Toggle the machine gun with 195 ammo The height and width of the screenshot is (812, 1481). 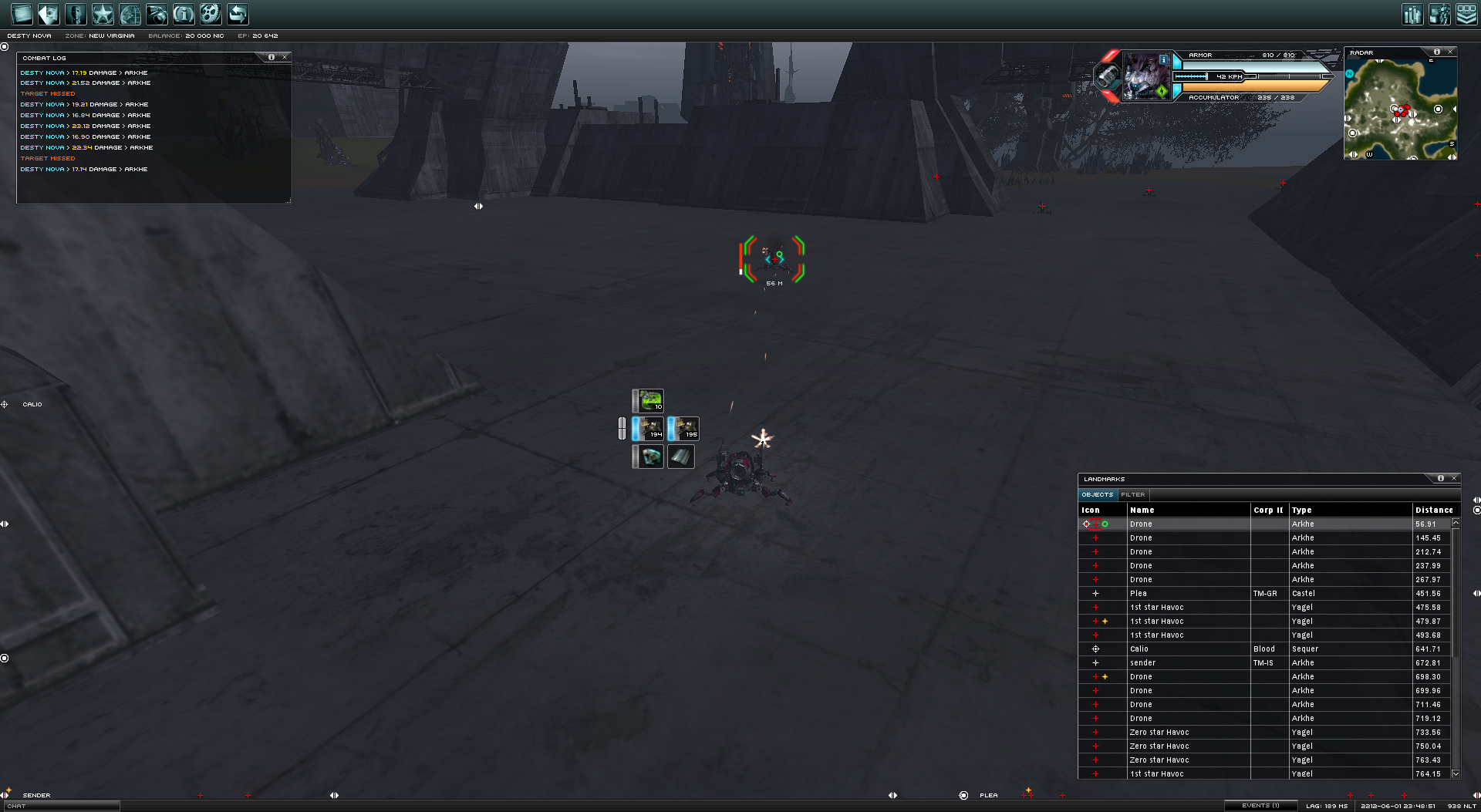tap(685, 428)
